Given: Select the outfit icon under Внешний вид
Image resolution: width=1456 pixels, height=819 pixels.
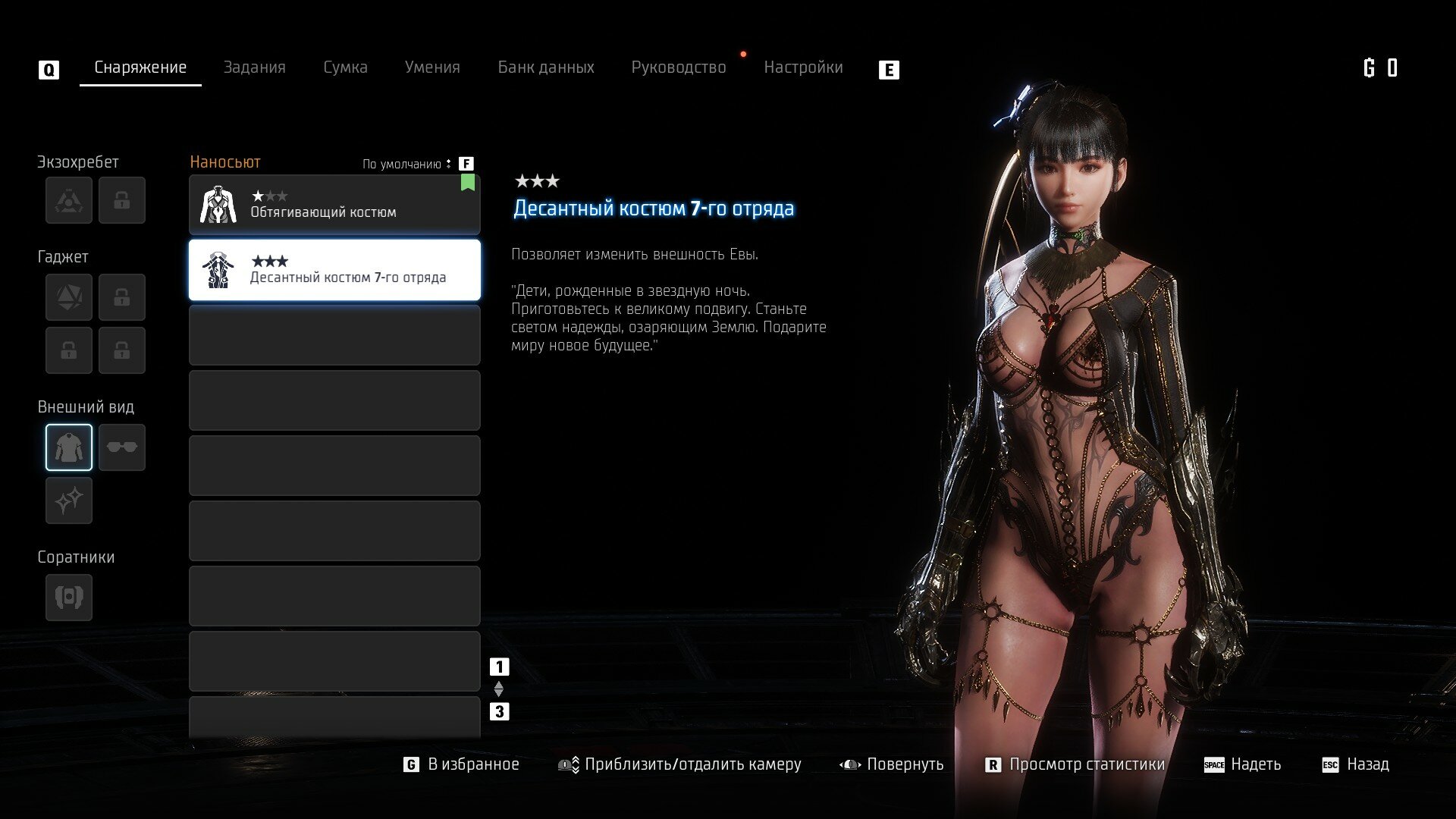Looking at the screenshot, I should click(68, 447).
